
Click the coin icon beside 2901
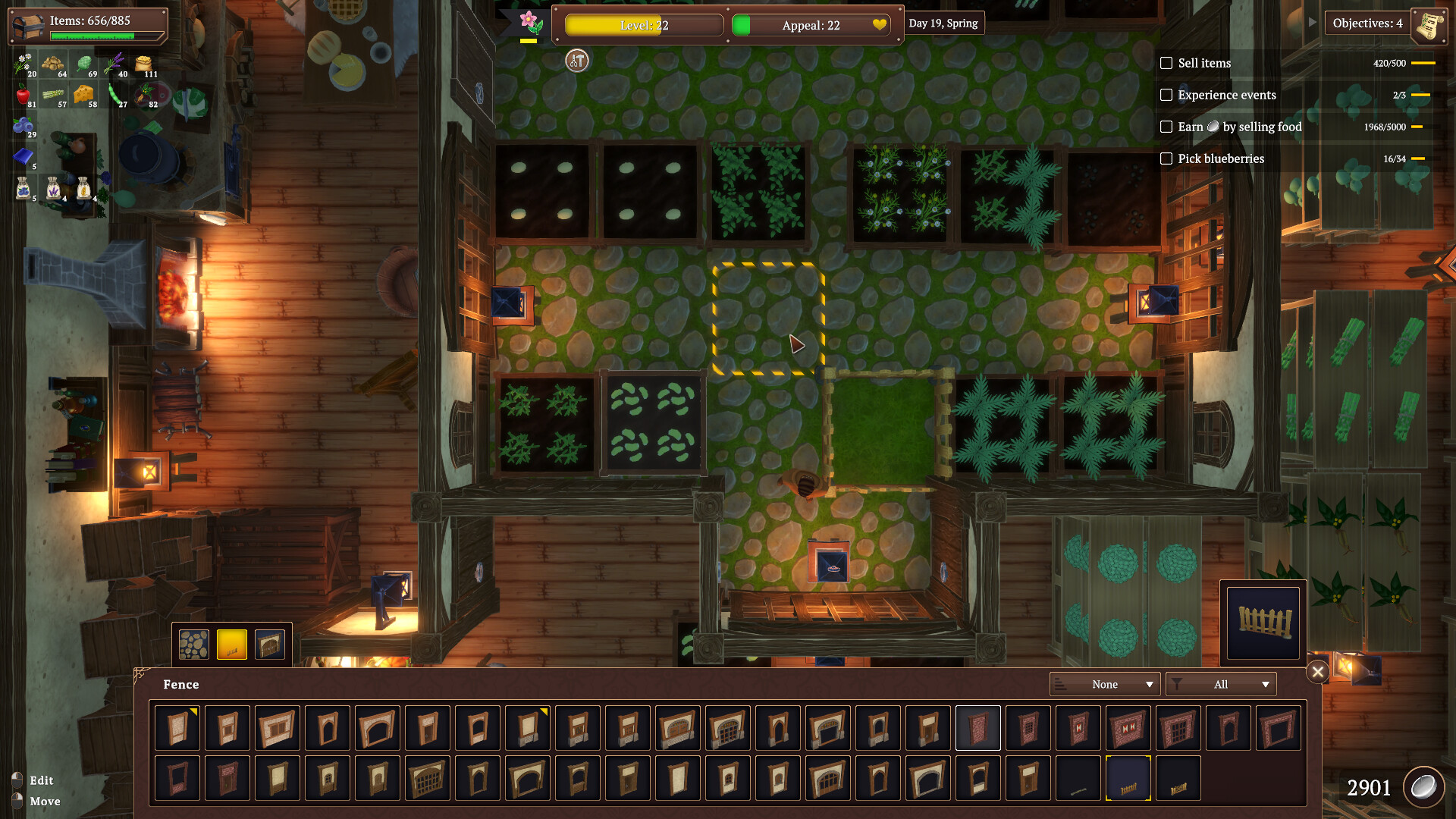coord(1424,786)
